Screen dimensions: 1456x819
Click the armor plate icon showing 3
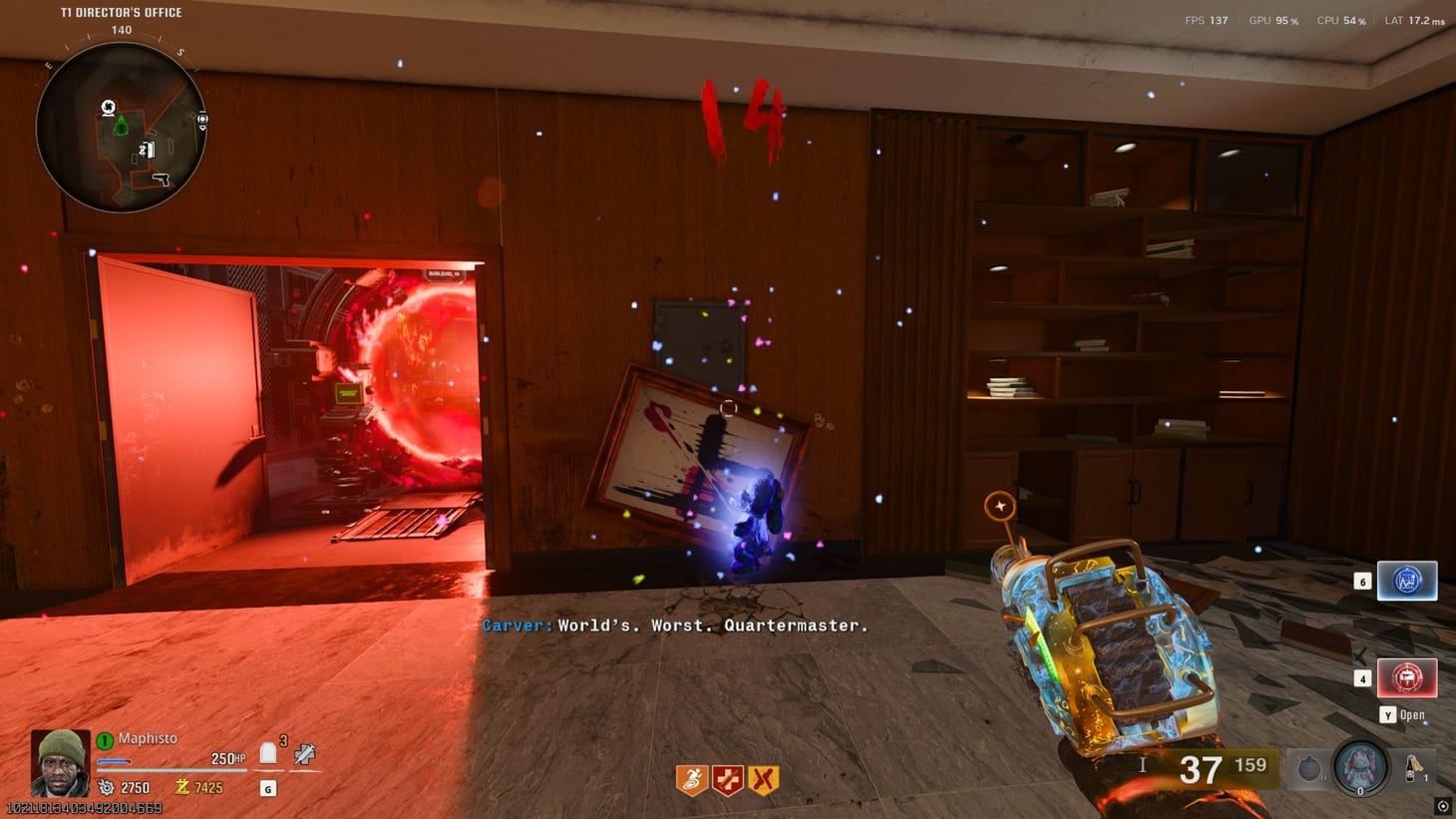coord(267,751)
